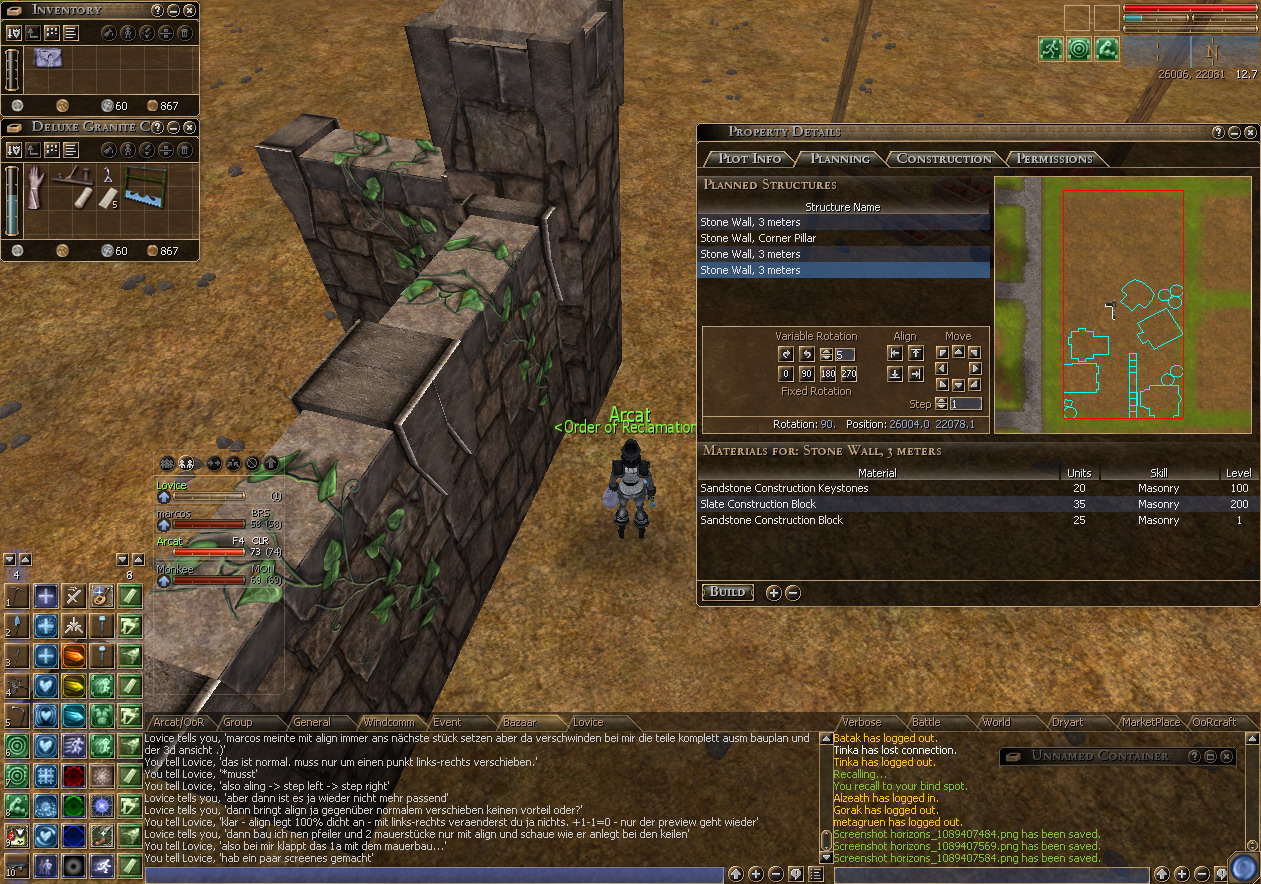This screenshot has width=1261, height=884.
Task: Close the Inventory window
Action: (x=189, y=10)
